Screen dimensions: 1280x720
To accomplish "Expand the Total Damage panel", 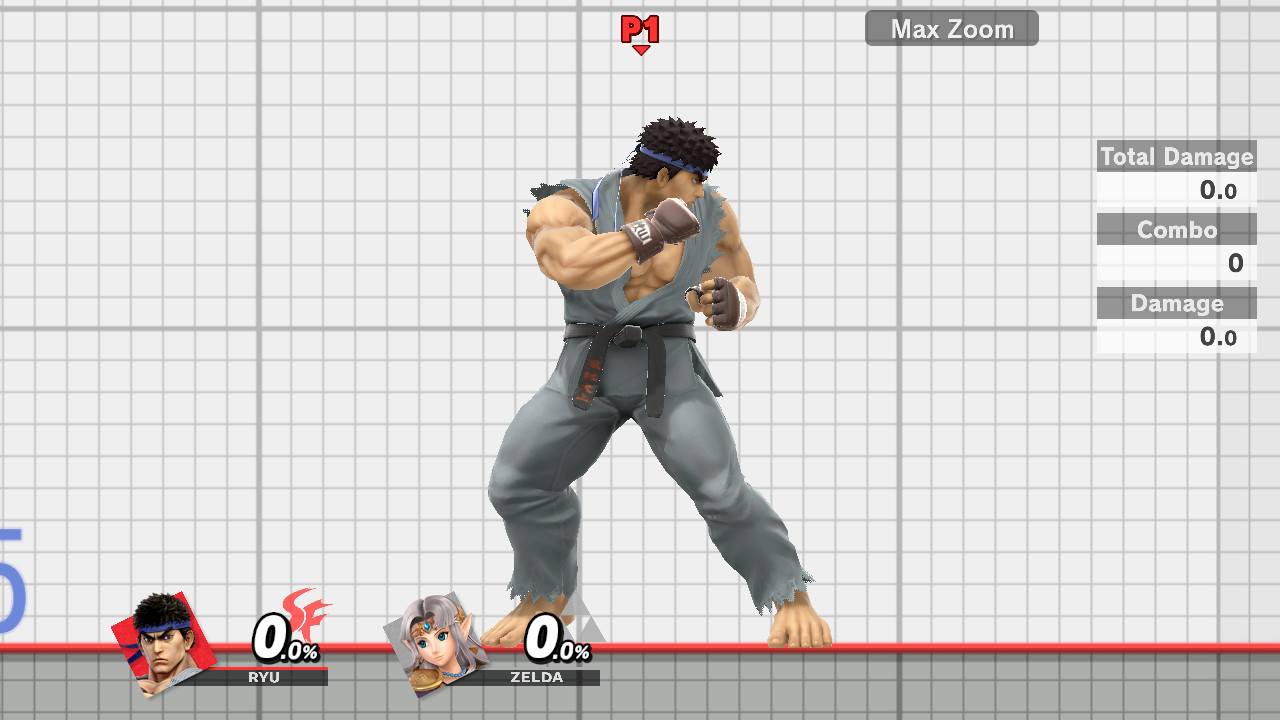I will click(x=1176, y=157).
